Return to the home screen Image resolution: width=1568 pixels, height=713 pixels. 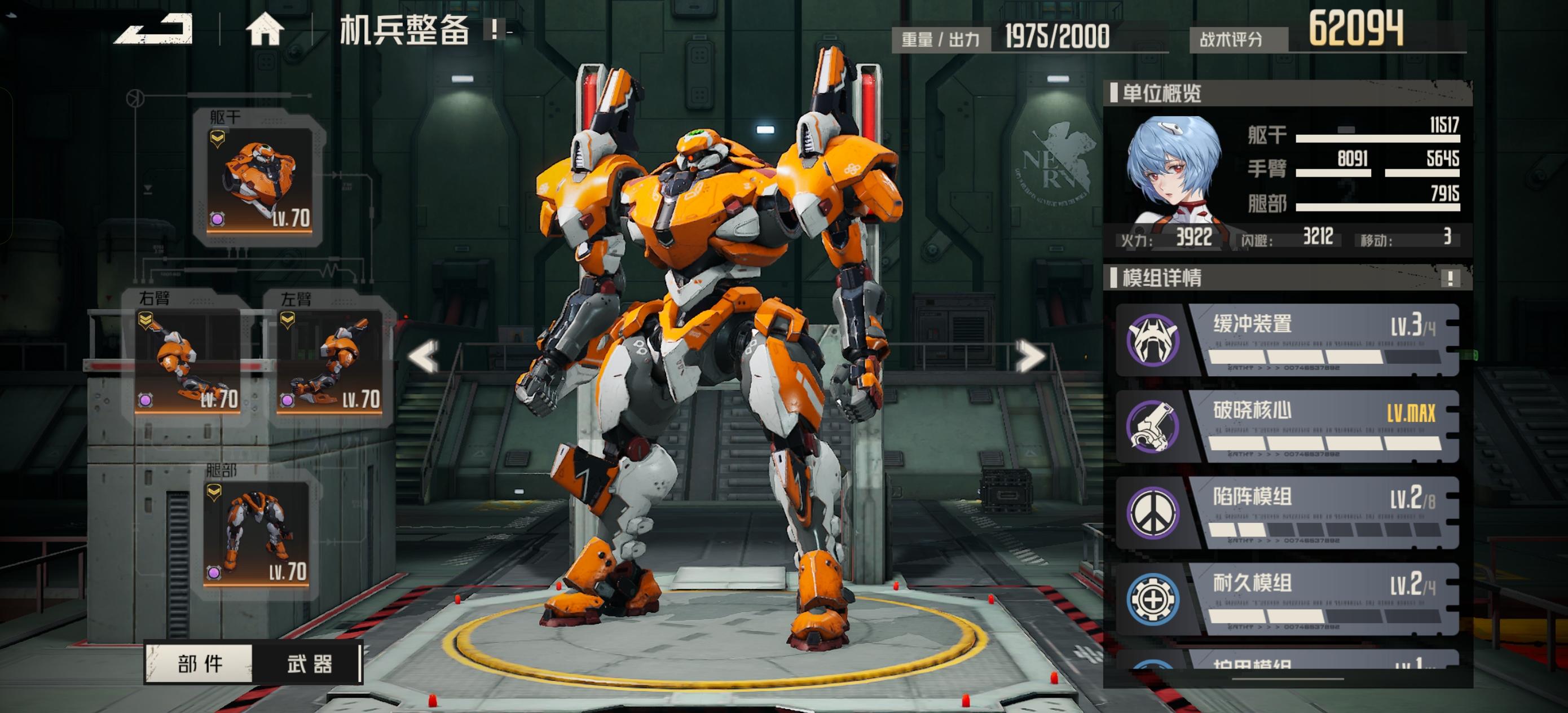coord(265,29)
